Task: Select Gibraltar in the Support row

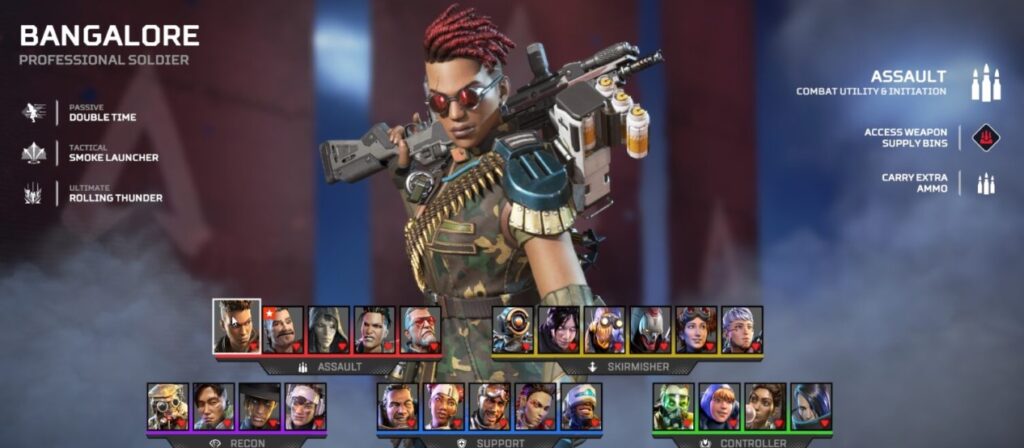Action: tap(398, 406)
